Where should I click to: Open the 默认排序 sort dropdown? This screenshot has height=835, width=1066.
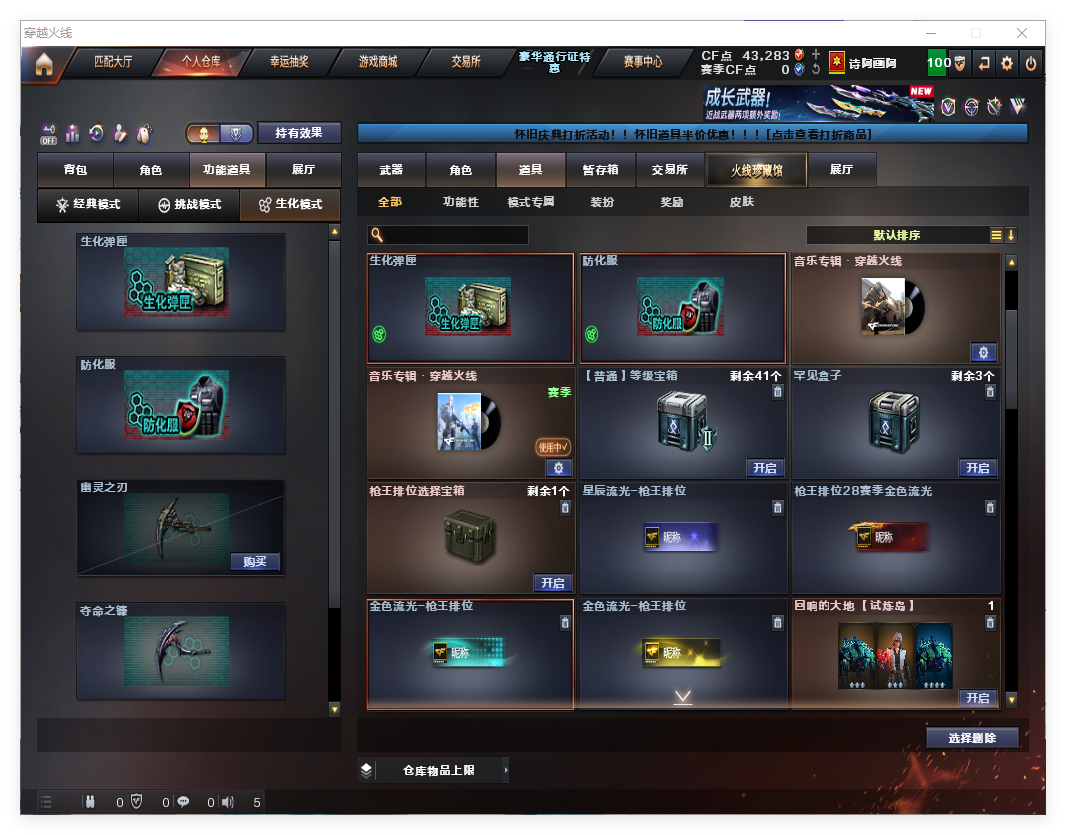[x=896, y=235]
